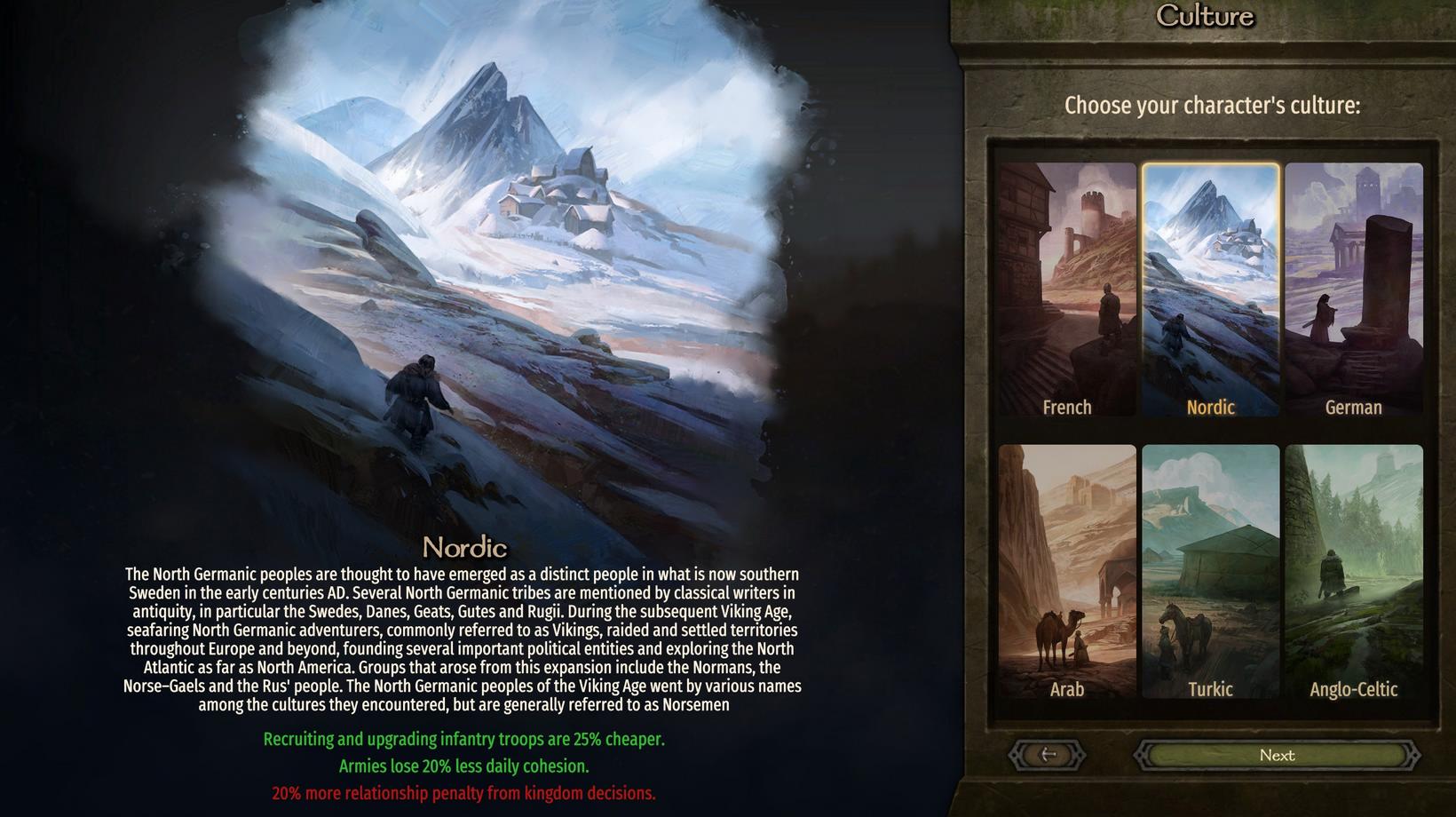The height and width of the screenshot is (817, 1456).
Task: Select the Turkic culture card
Action: (1210, 571)
